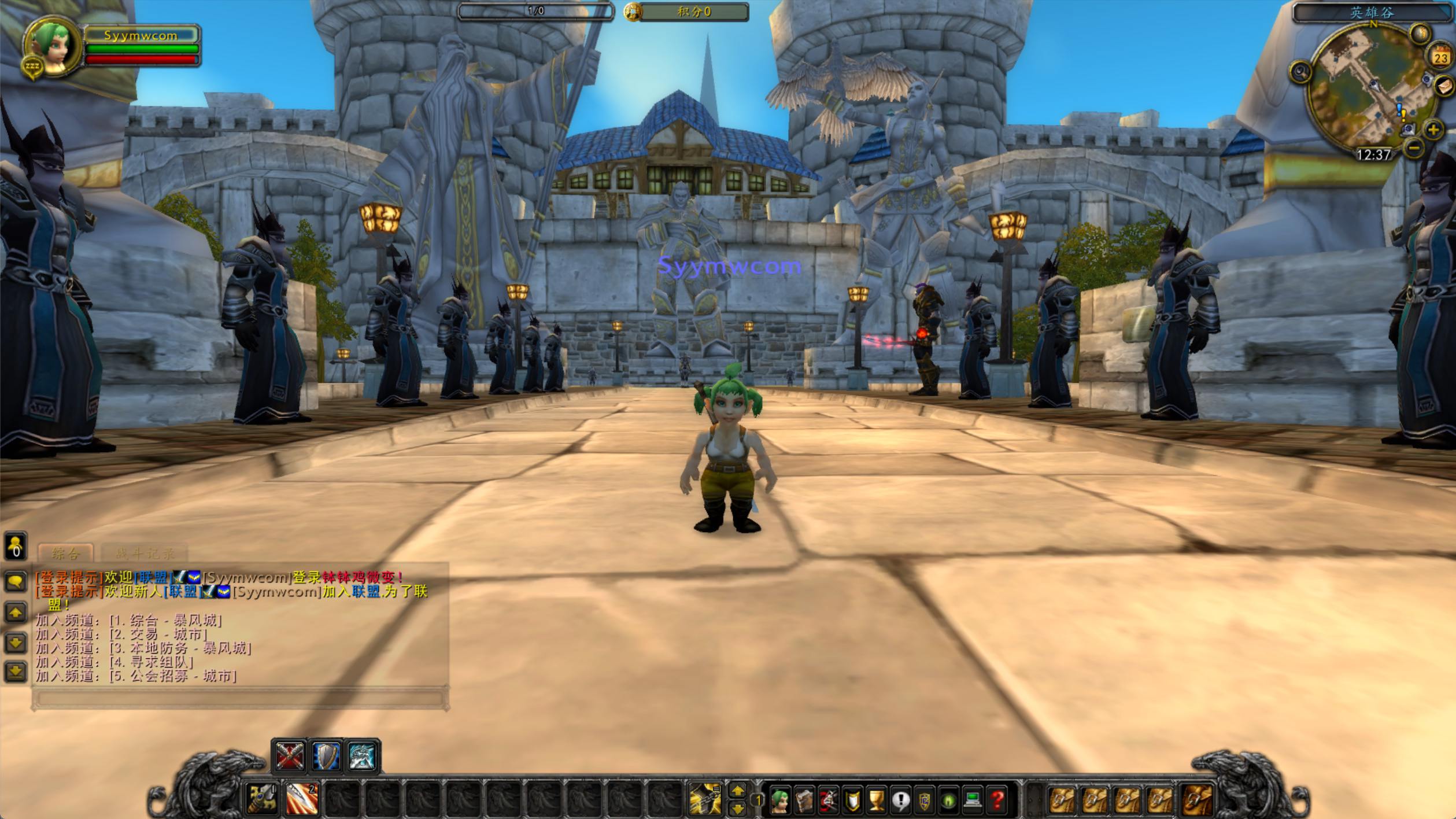Viewport: 1456px width, 819px height.
Task: Open the achievements shield button
Action: pyautogui.click(x=852, y=800)
